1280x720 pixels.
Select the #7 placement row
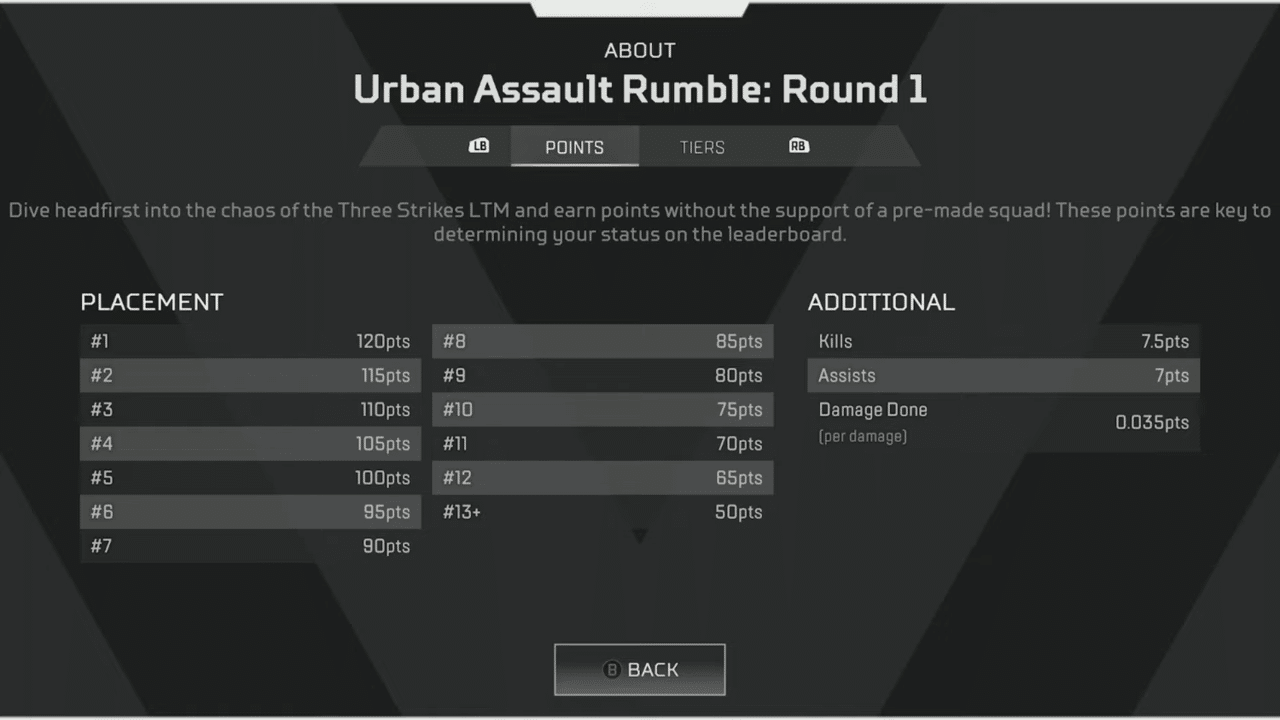click(x=250, y=546)
